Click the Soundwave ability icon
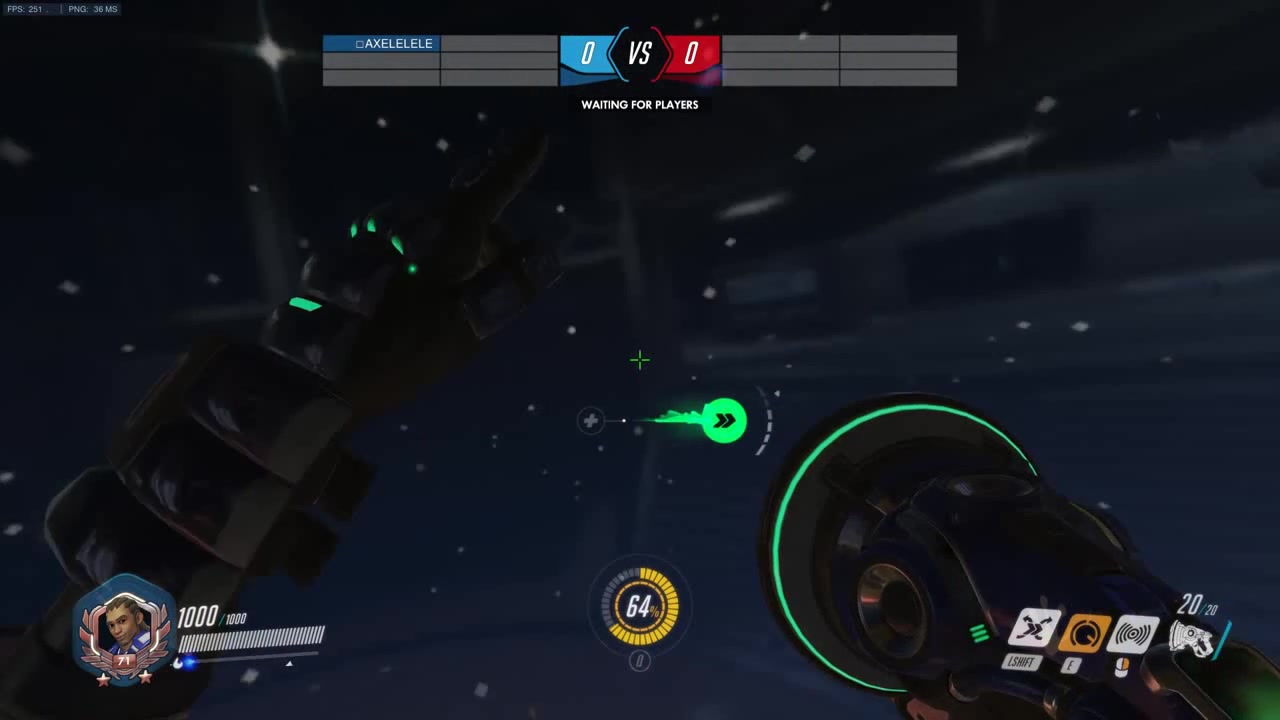1280x720 pixels. pyautogui.click(x=1131, y=633)
